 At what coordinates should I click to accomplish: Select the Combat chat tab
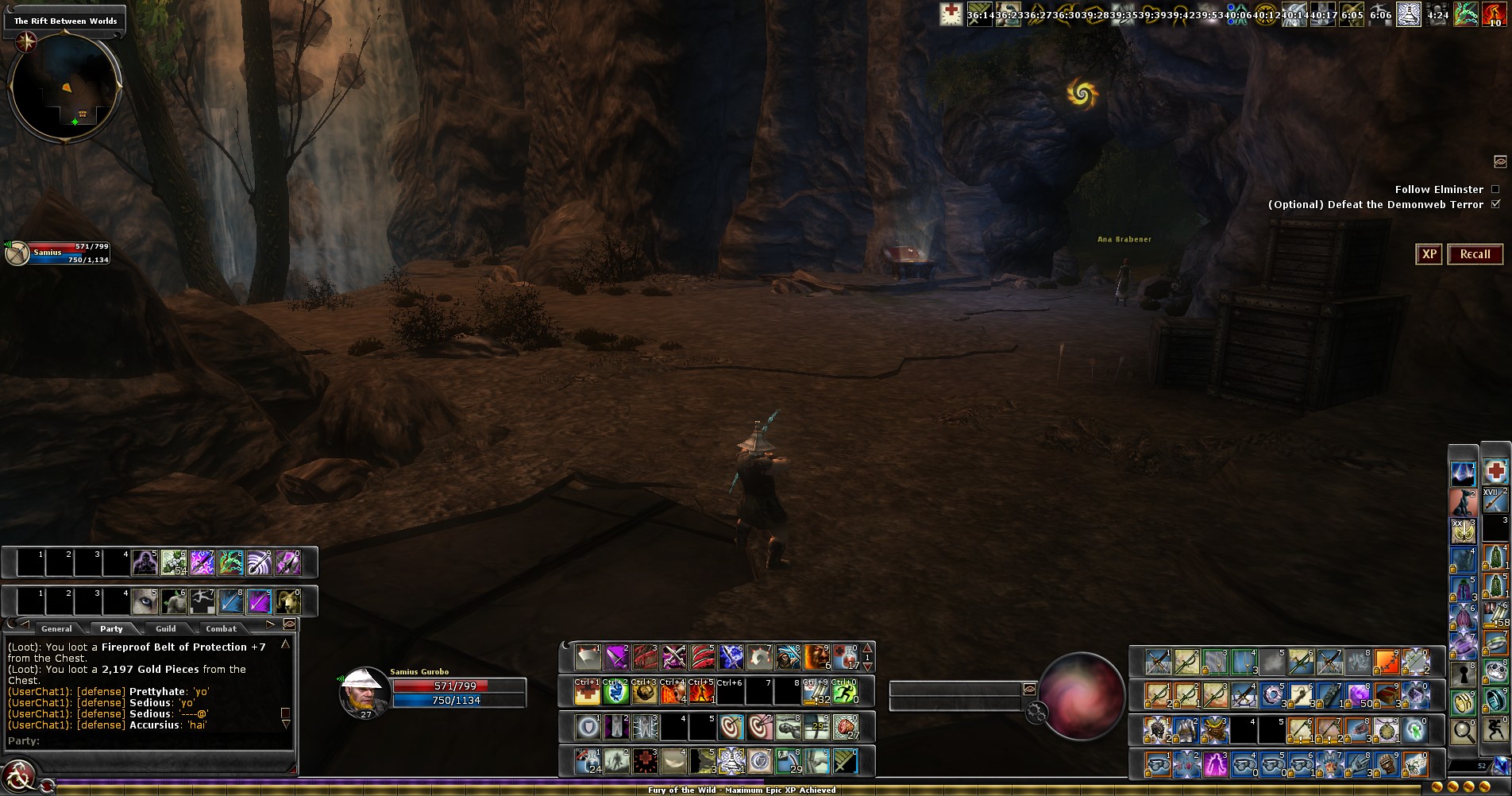coord(221,628)
